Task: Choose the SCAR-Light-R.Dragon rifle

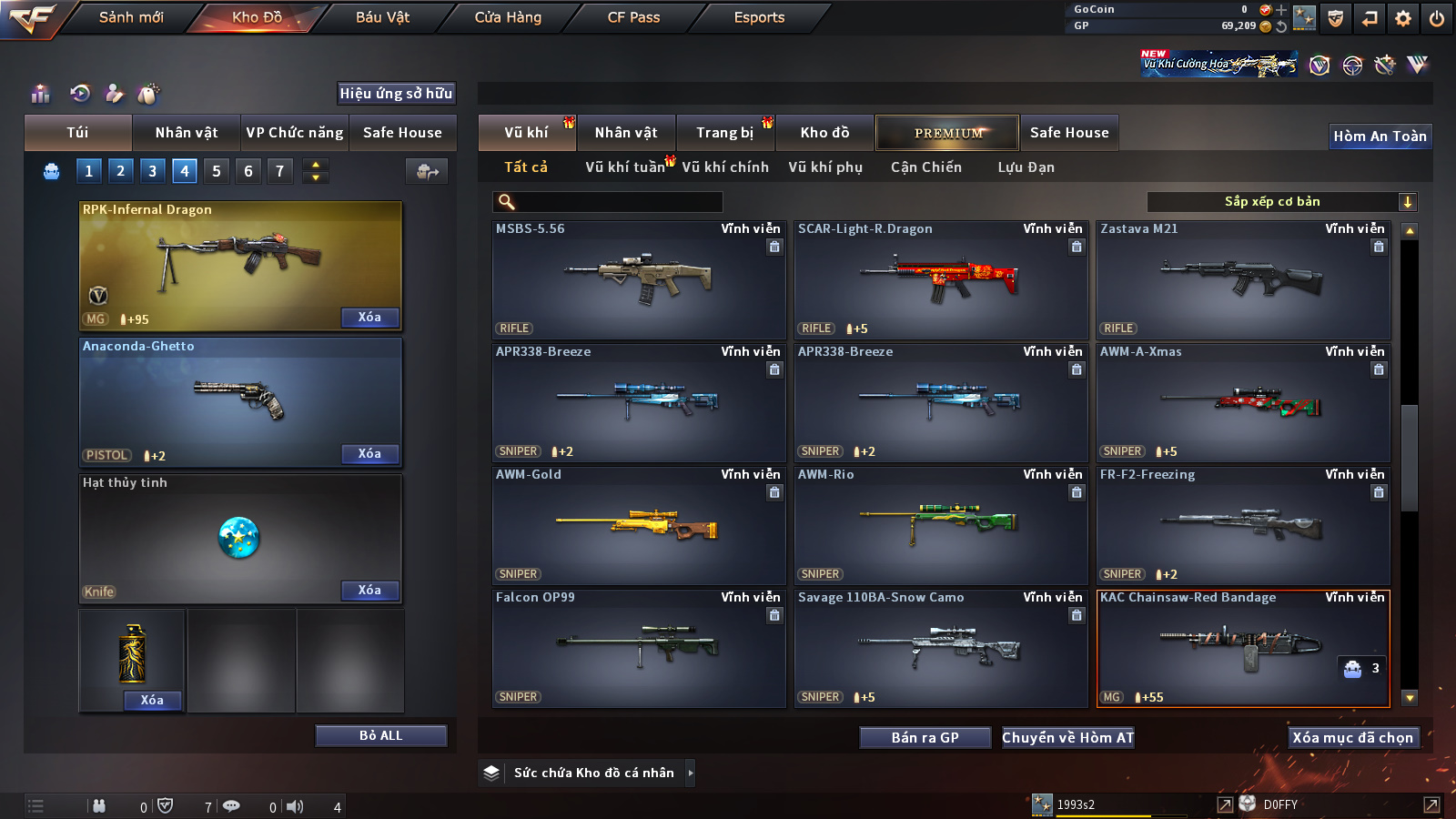Action: point(940,279)
